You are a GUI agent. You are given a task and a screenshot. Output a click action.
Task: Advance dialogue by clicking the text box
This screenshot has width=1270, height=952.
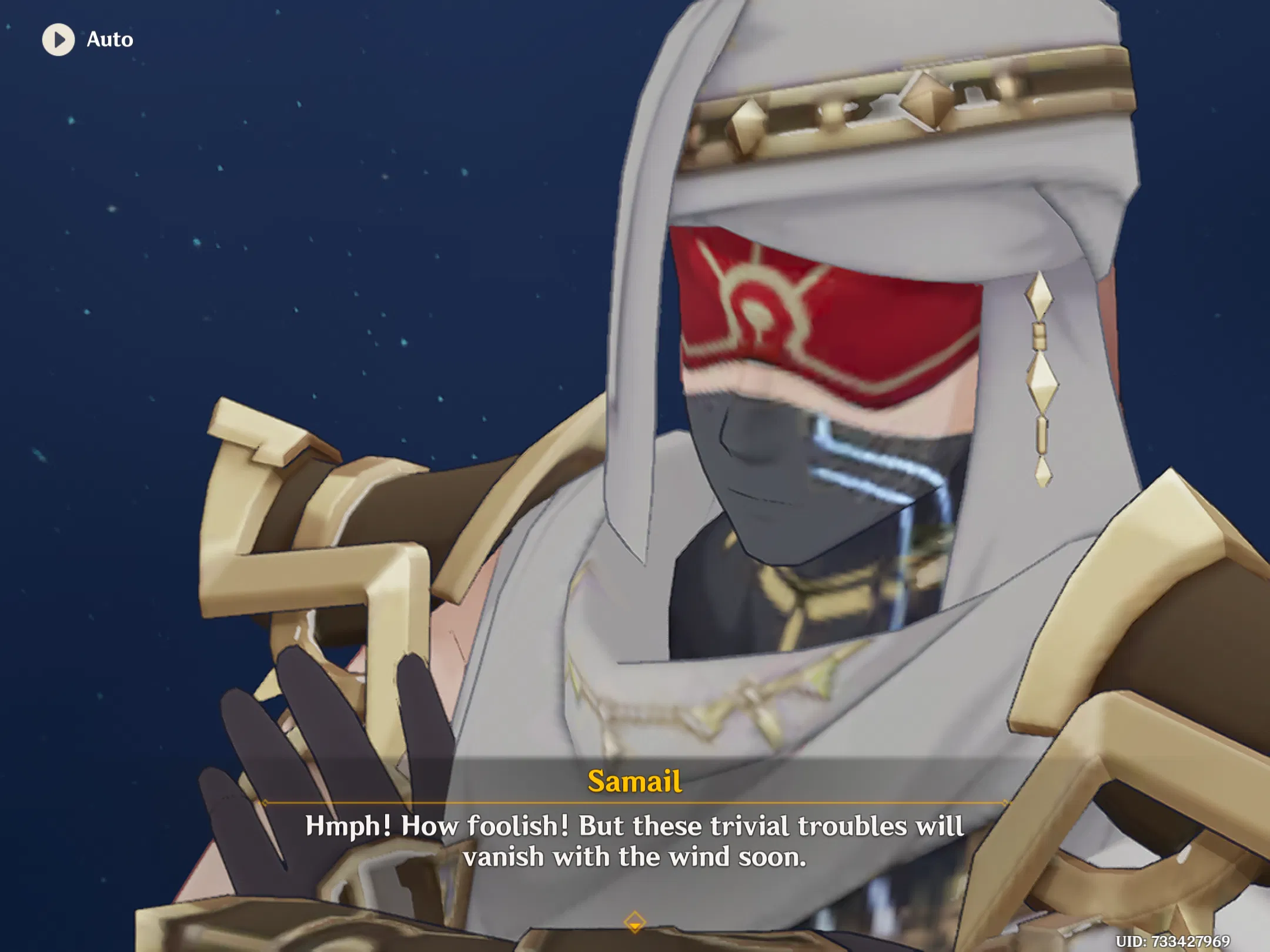(635, 840)
